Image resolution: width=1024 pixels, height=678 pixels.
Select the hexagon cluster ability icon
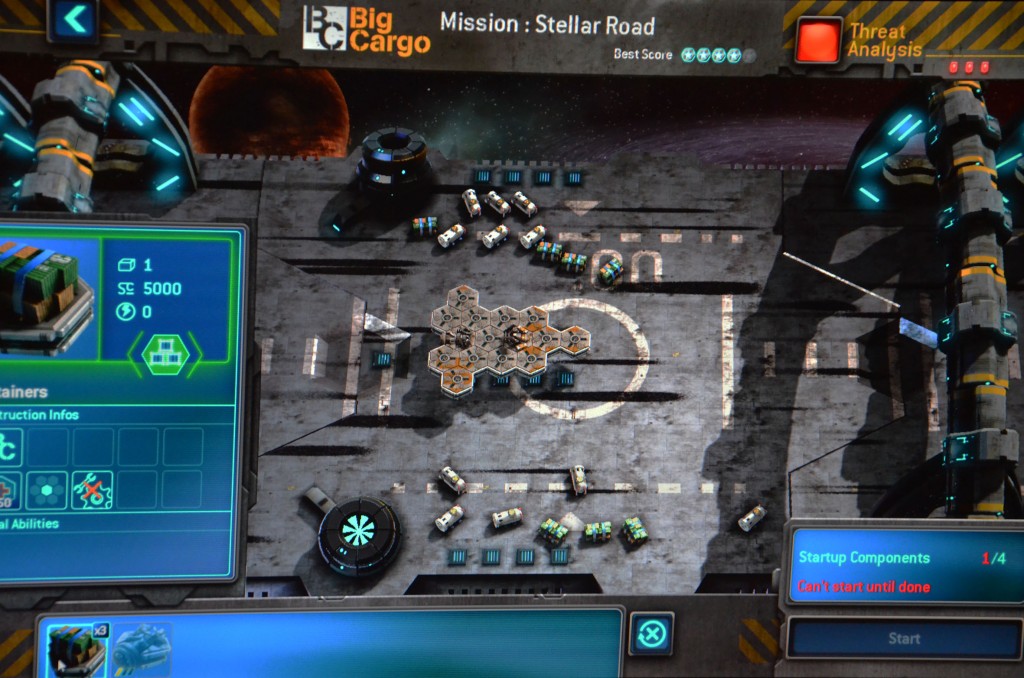point(46,490)
